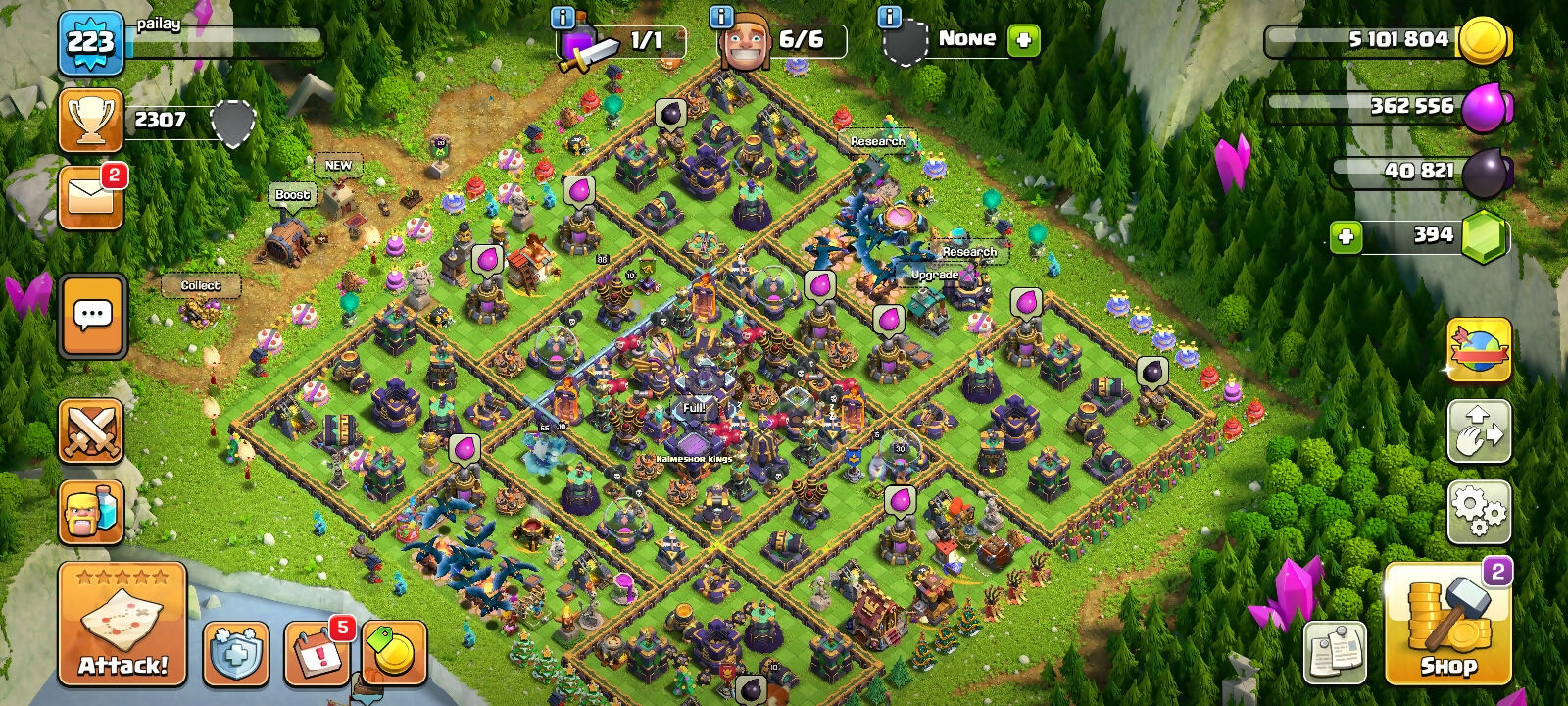Open the events calendar
Viewport: 1568px width, 706px height.
(317, 651)
